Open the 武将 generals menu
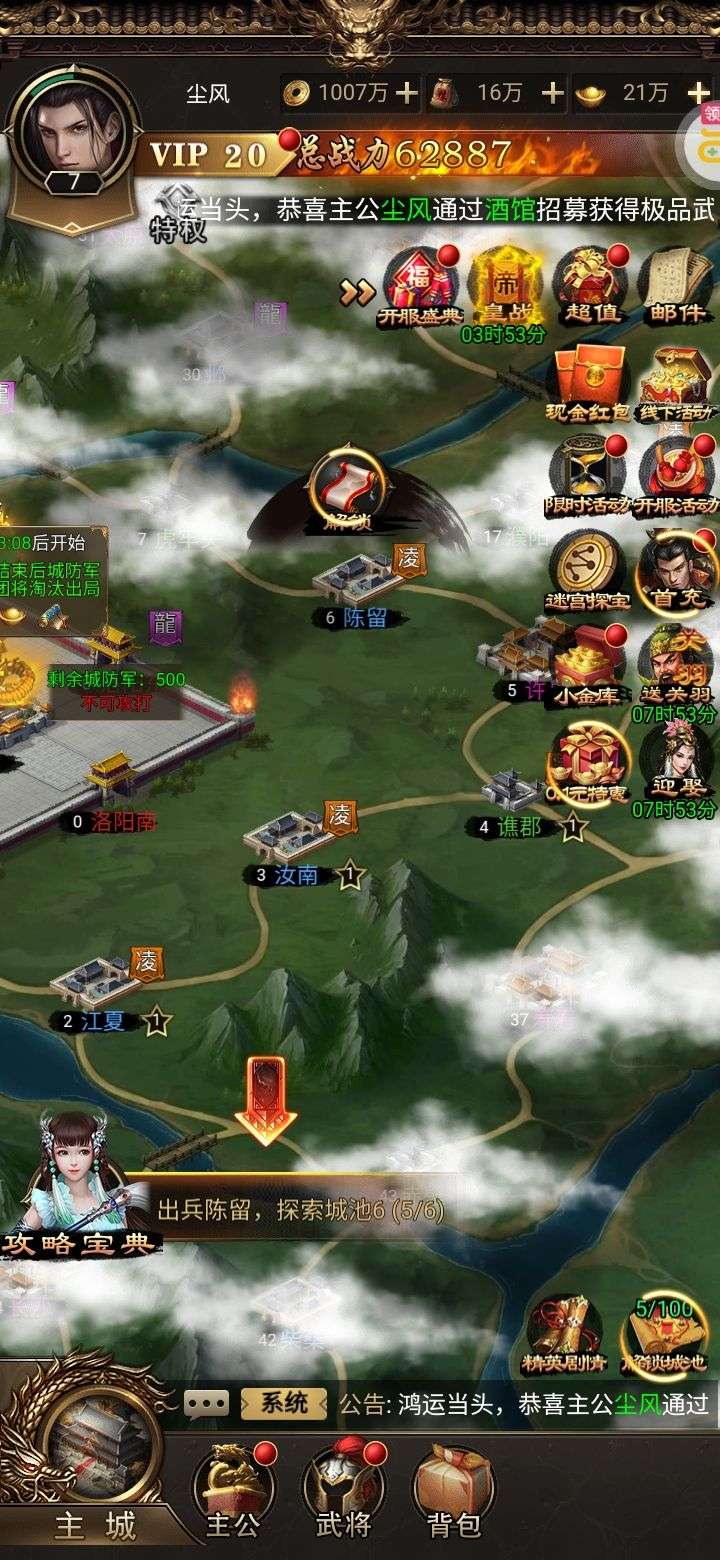This screenshot has width=720, height=1560. pyautogui.click(x=344, y=1489)
